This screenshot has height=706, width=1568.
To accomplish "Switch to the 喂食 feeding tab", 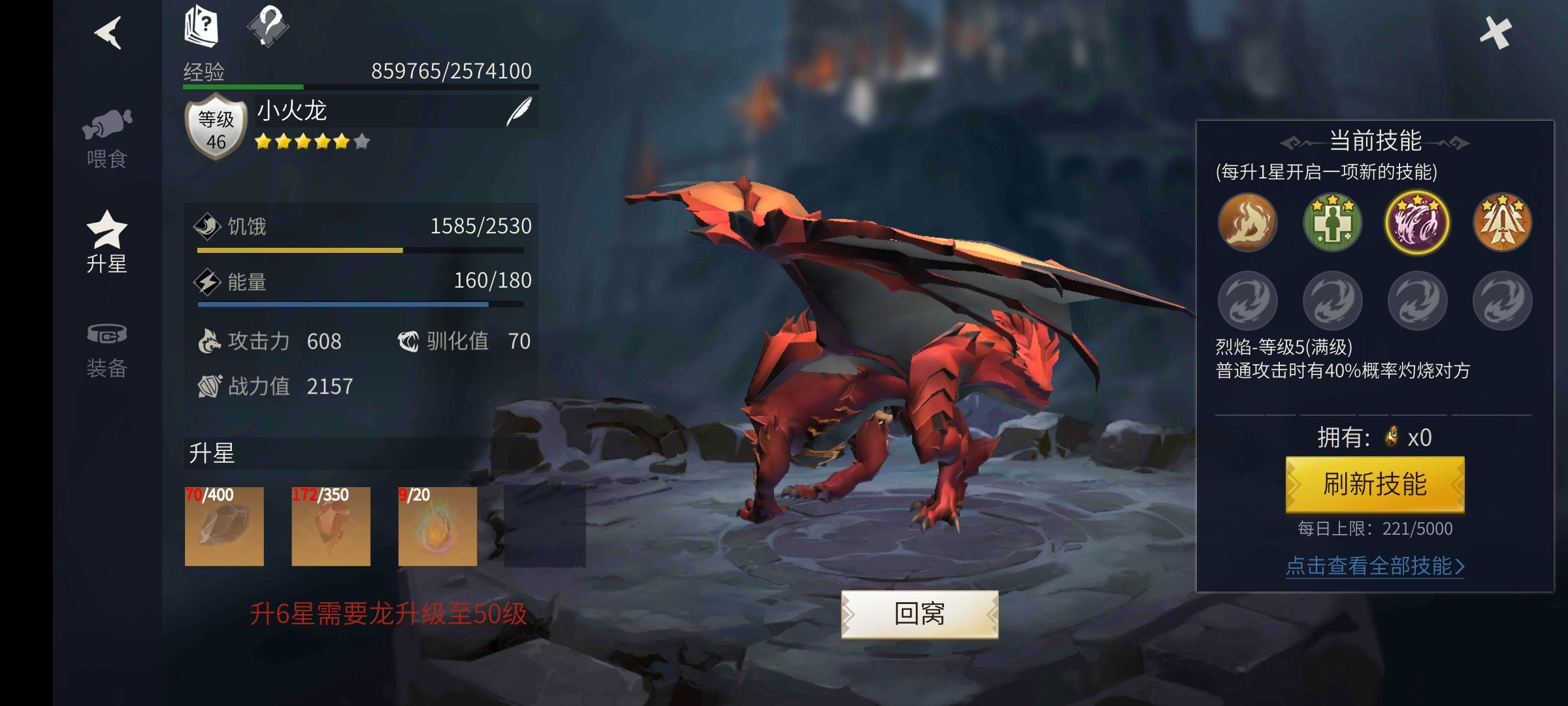I will pos(107,139).
